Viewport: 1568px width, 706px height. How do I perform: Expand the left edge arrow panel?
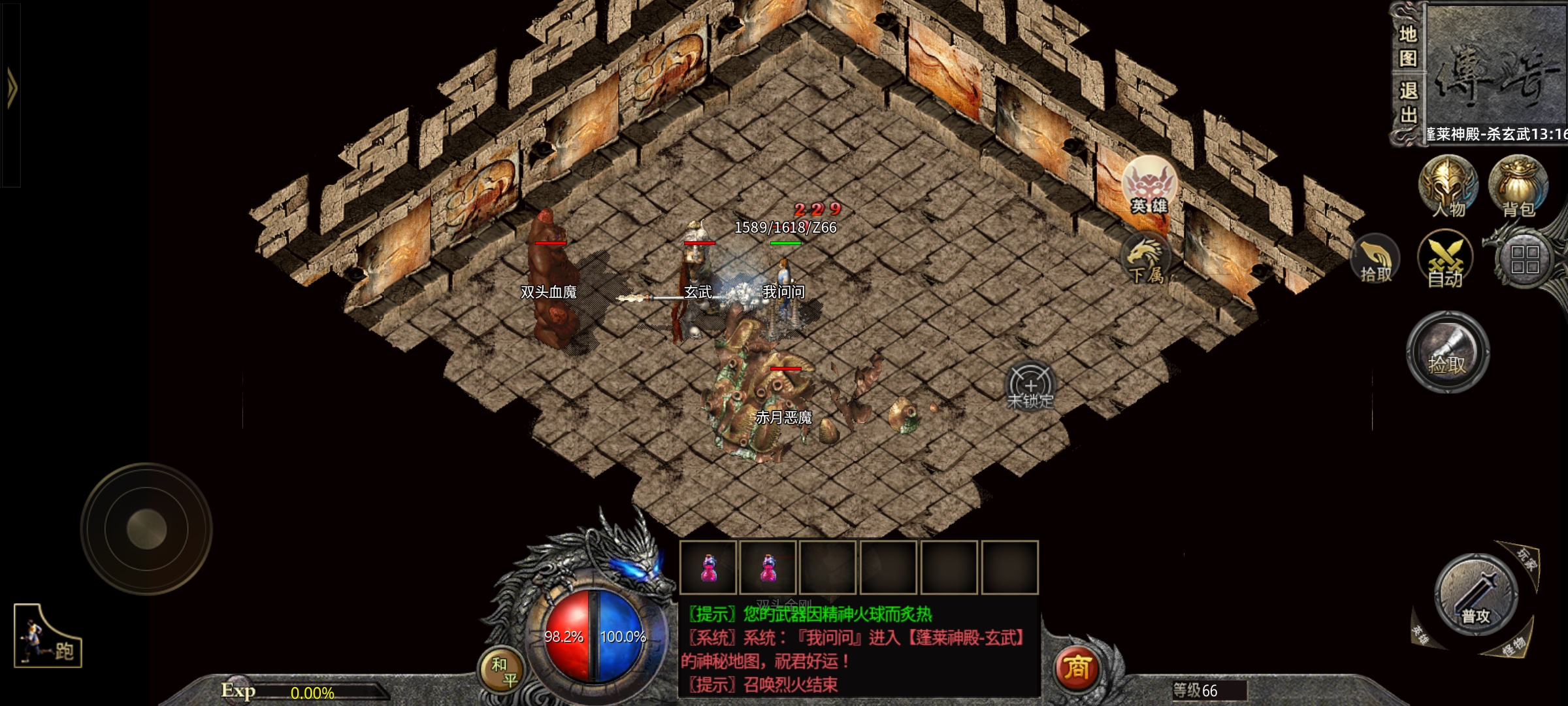coord(11,90)
